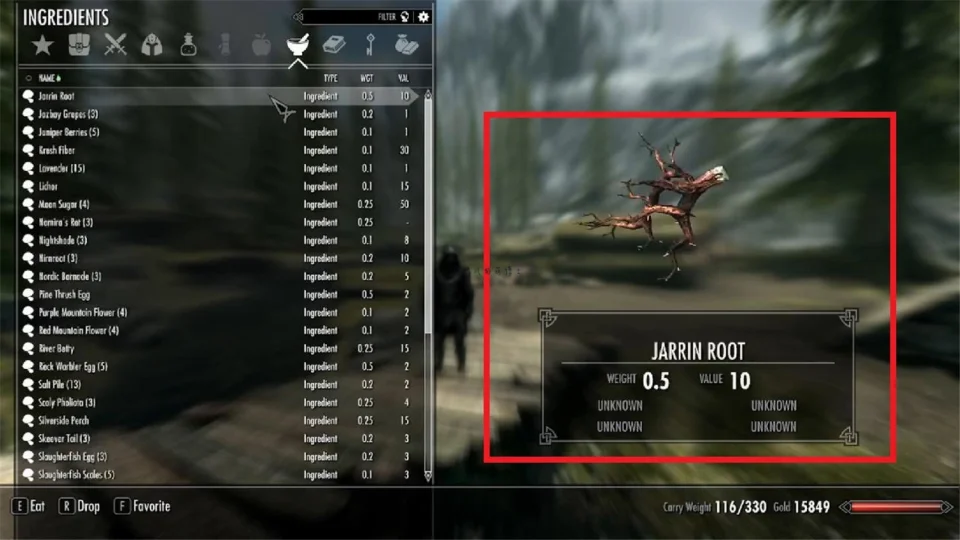
Task: Sort ingredients by the WGT column
Action: pos(367,78)
